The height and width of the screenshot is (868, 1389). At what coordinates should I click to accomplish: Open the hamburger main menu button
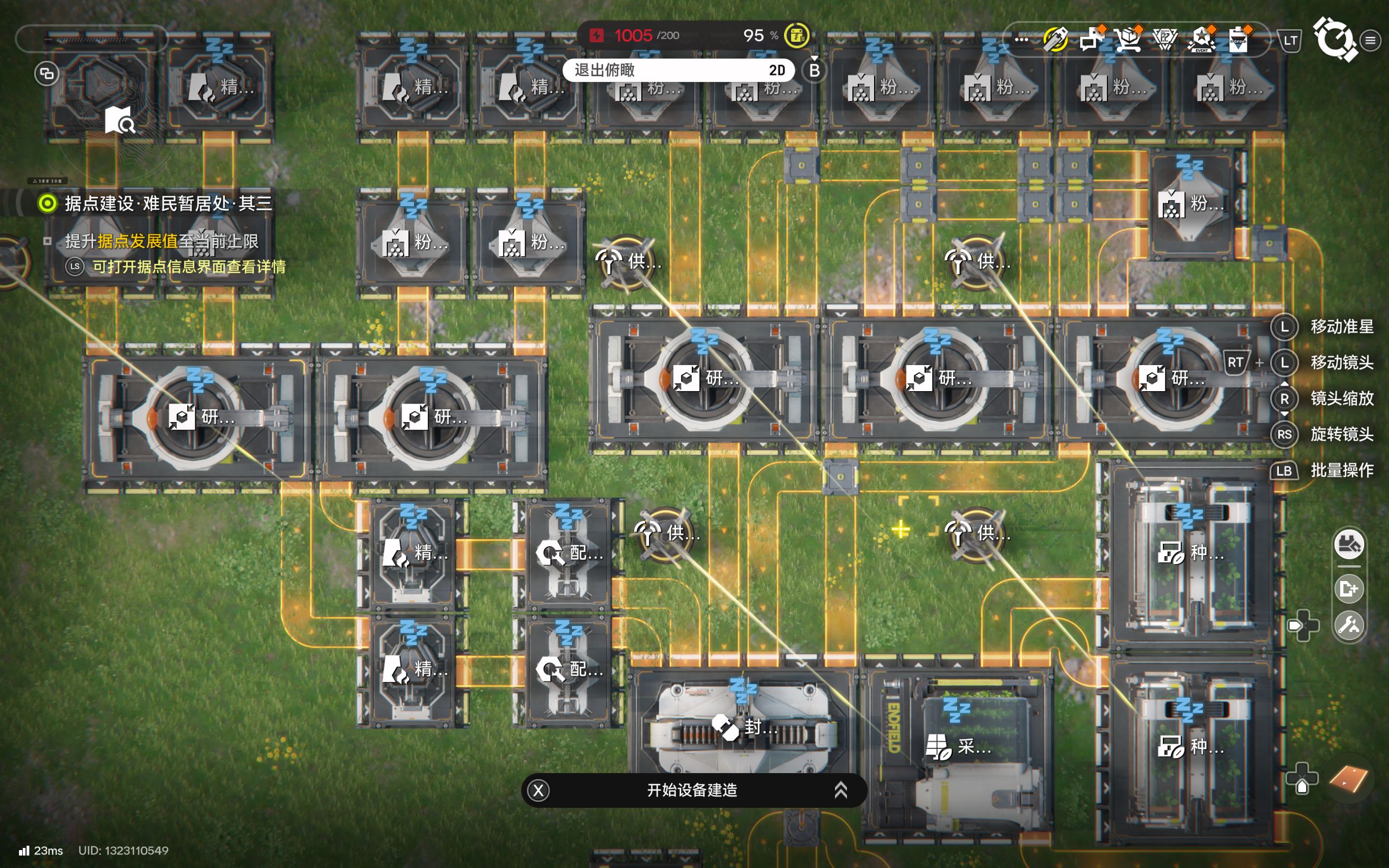(x=1371, y=40)
